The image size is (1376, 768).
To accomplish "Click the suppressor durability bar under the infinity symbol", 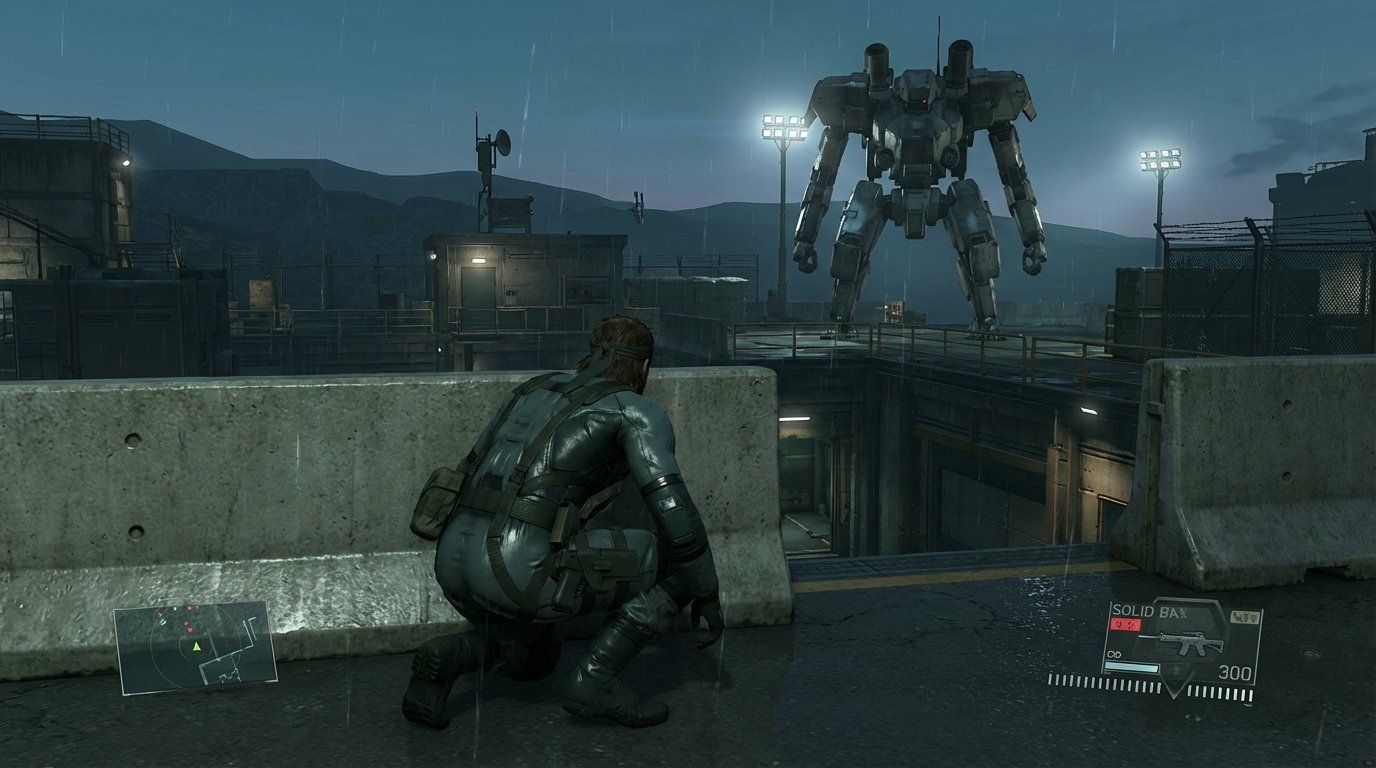I will pyautogui.click(x=1132, y=667).
